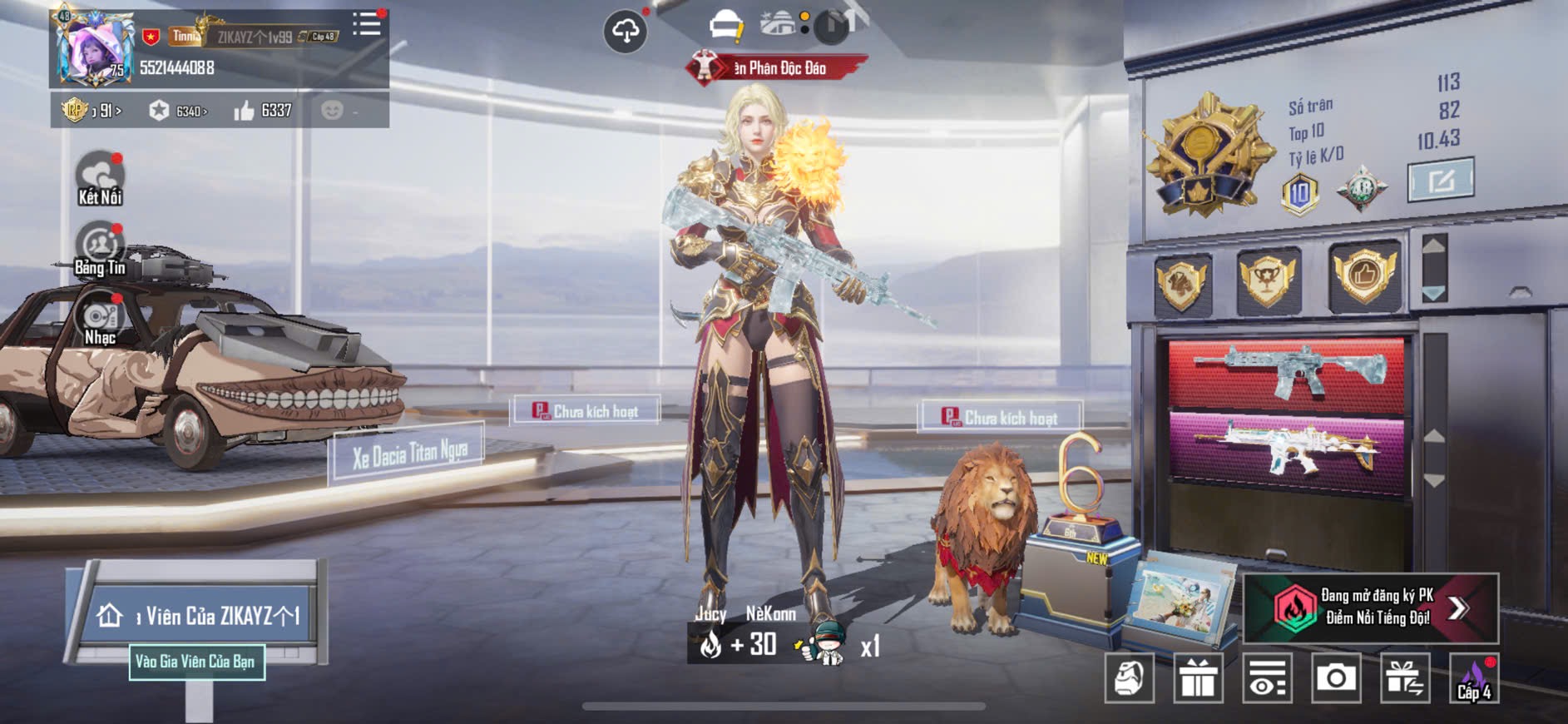Open the Nhạc music option

click(100, 319)
